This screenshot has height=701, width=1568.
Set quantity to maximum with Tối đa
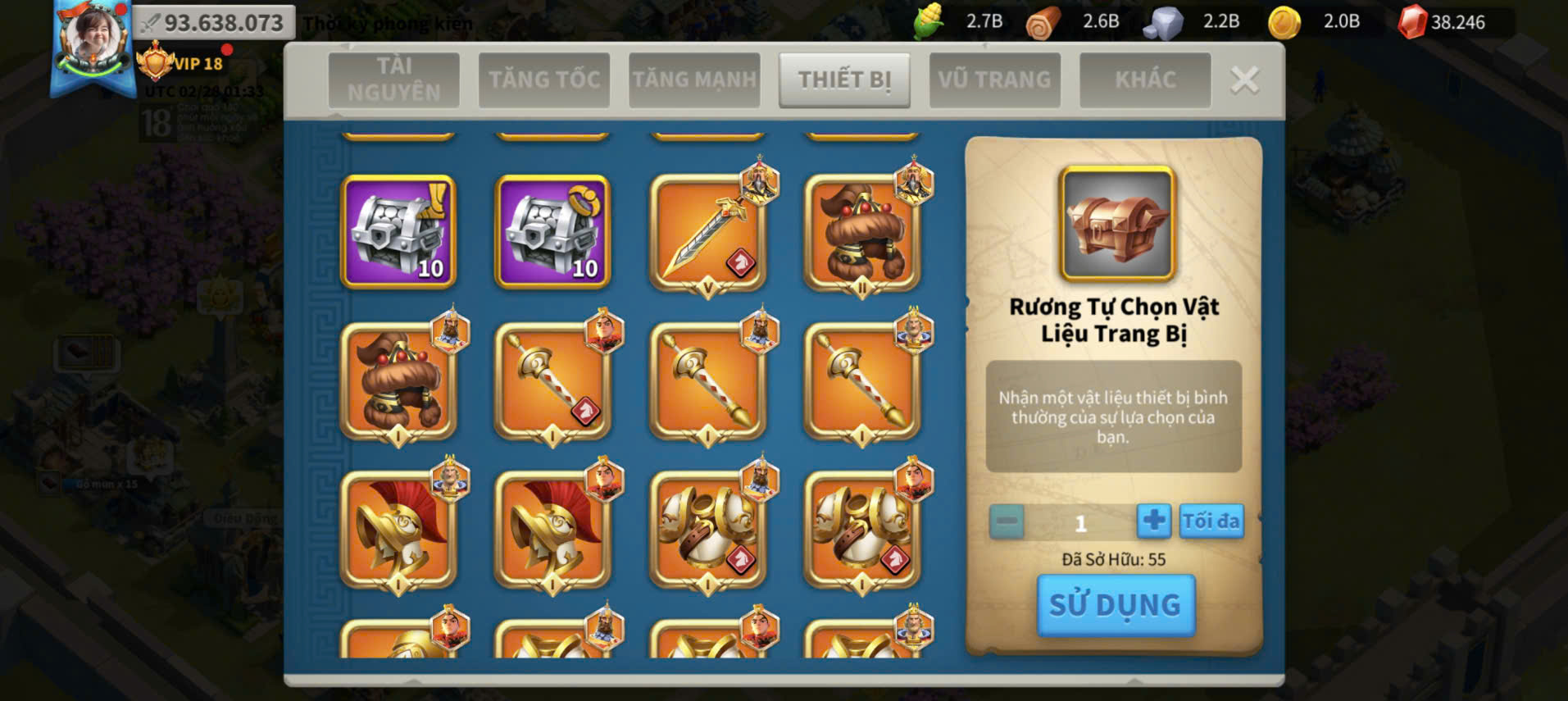tap(1211, 521)
